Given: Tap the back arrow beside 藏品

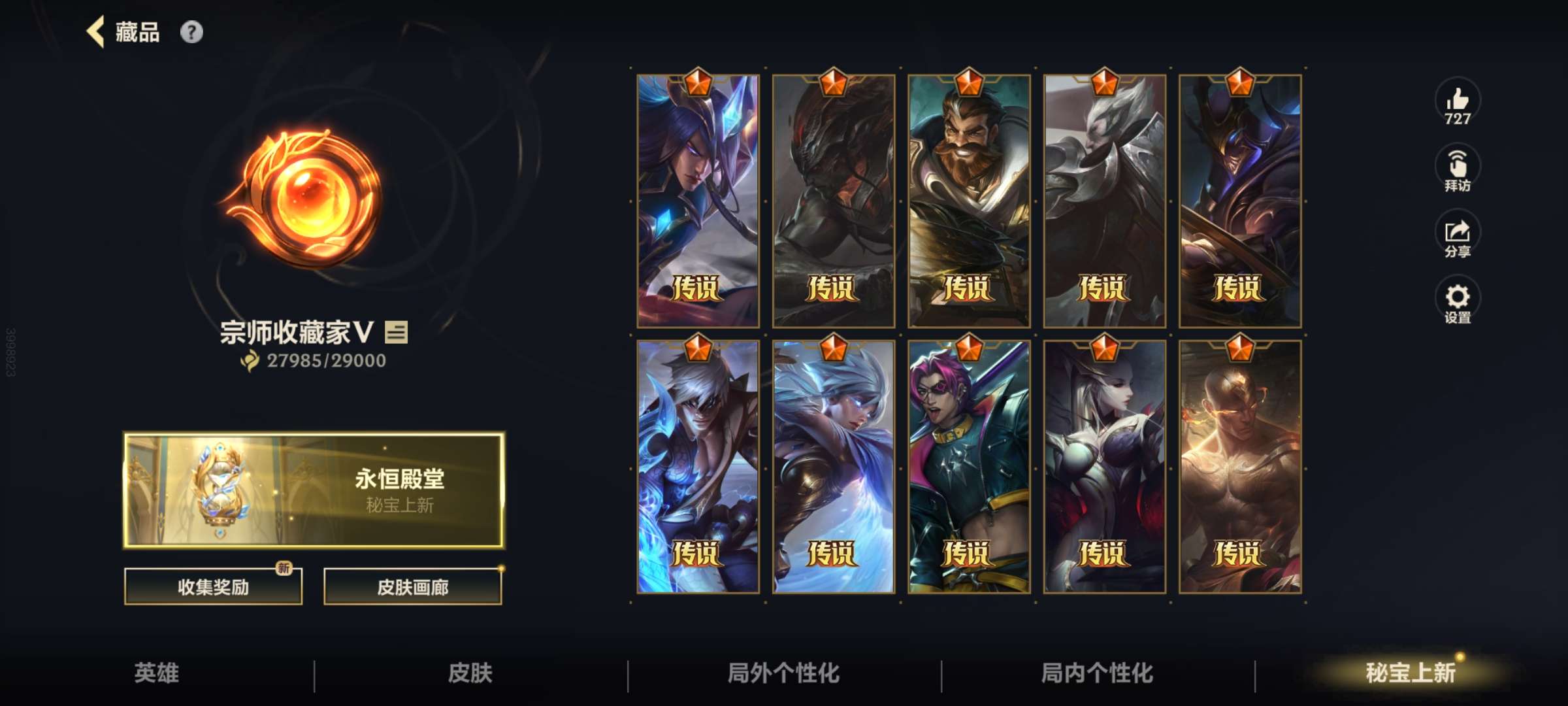Looking at the screenshot, I should (x=95, y=32).
